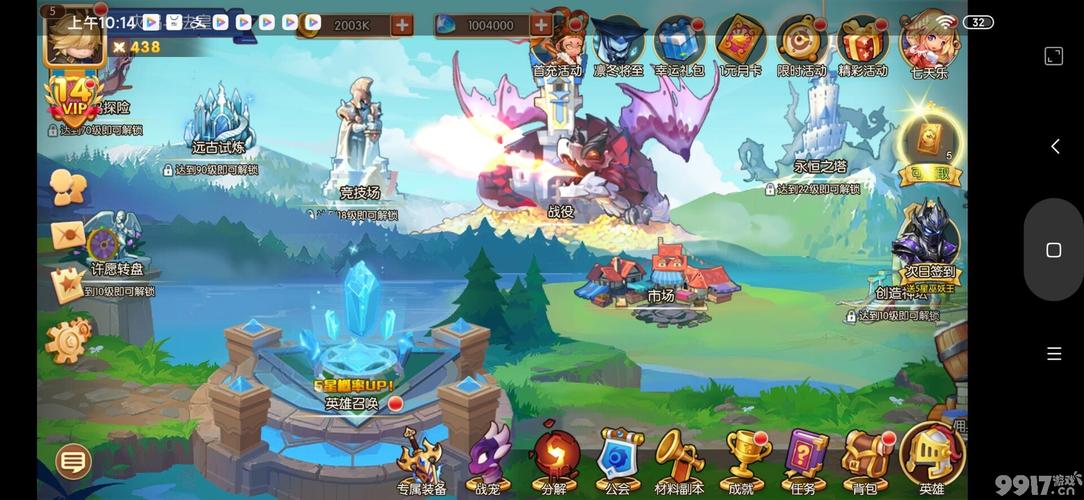Open the 英雄 hero helmet menu
Image resolution: width=1084 pixels, height=500 pixels.
point(931,456)
